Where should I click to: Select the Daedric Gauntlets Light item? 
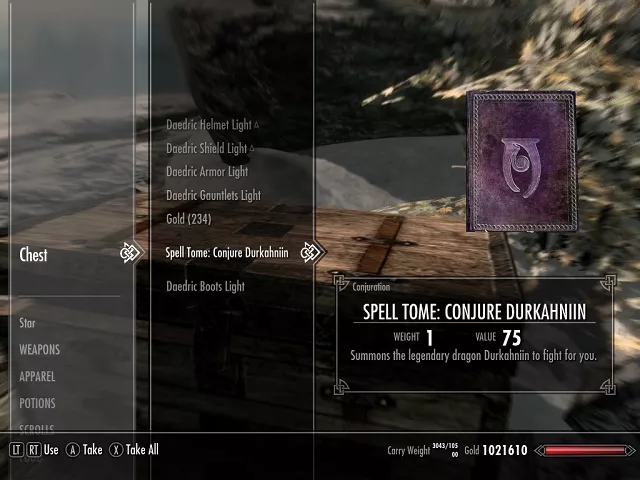click(x=213, y=195)
